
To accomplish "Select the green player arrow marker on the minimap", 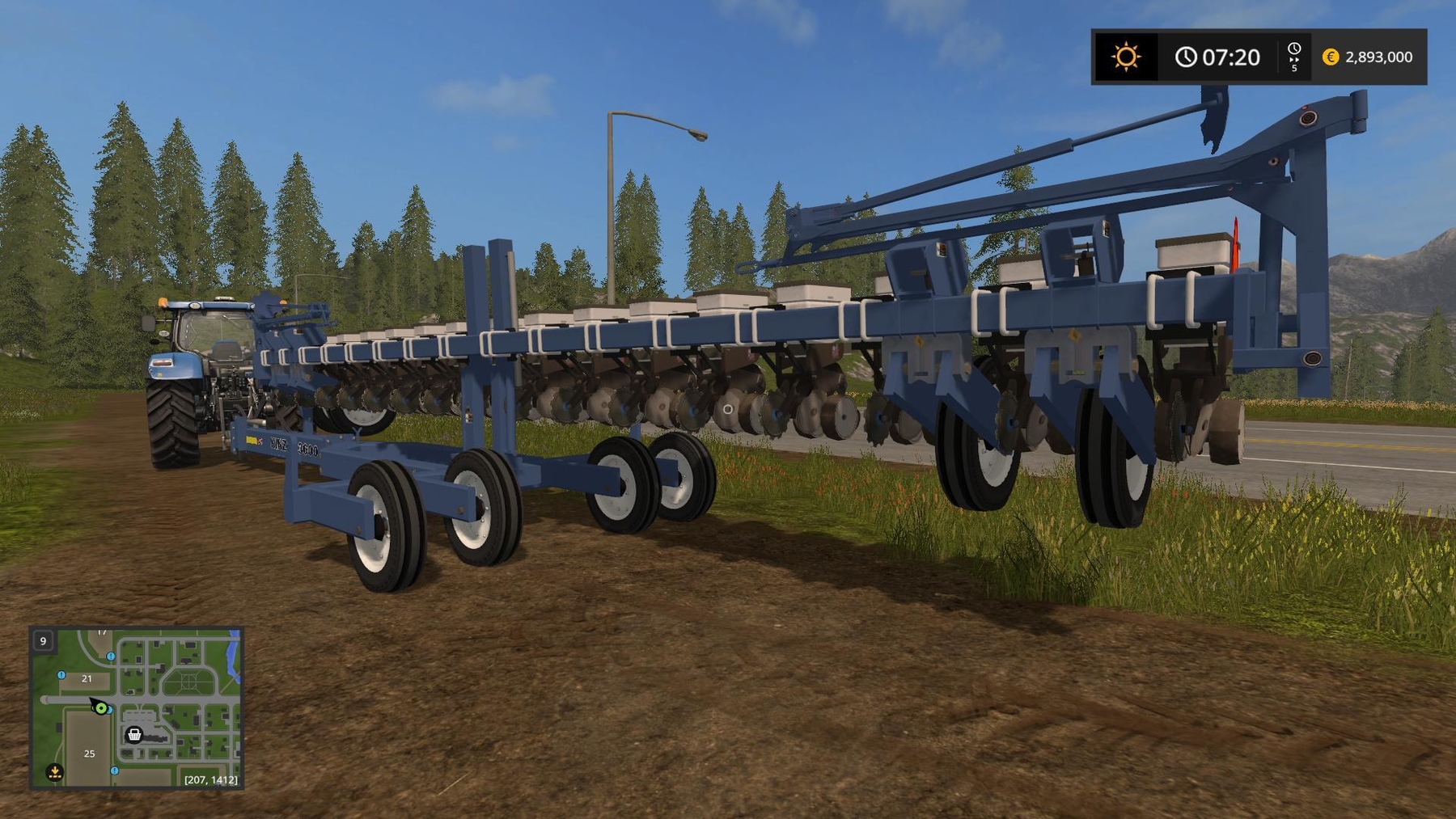I will pos(101,708).
